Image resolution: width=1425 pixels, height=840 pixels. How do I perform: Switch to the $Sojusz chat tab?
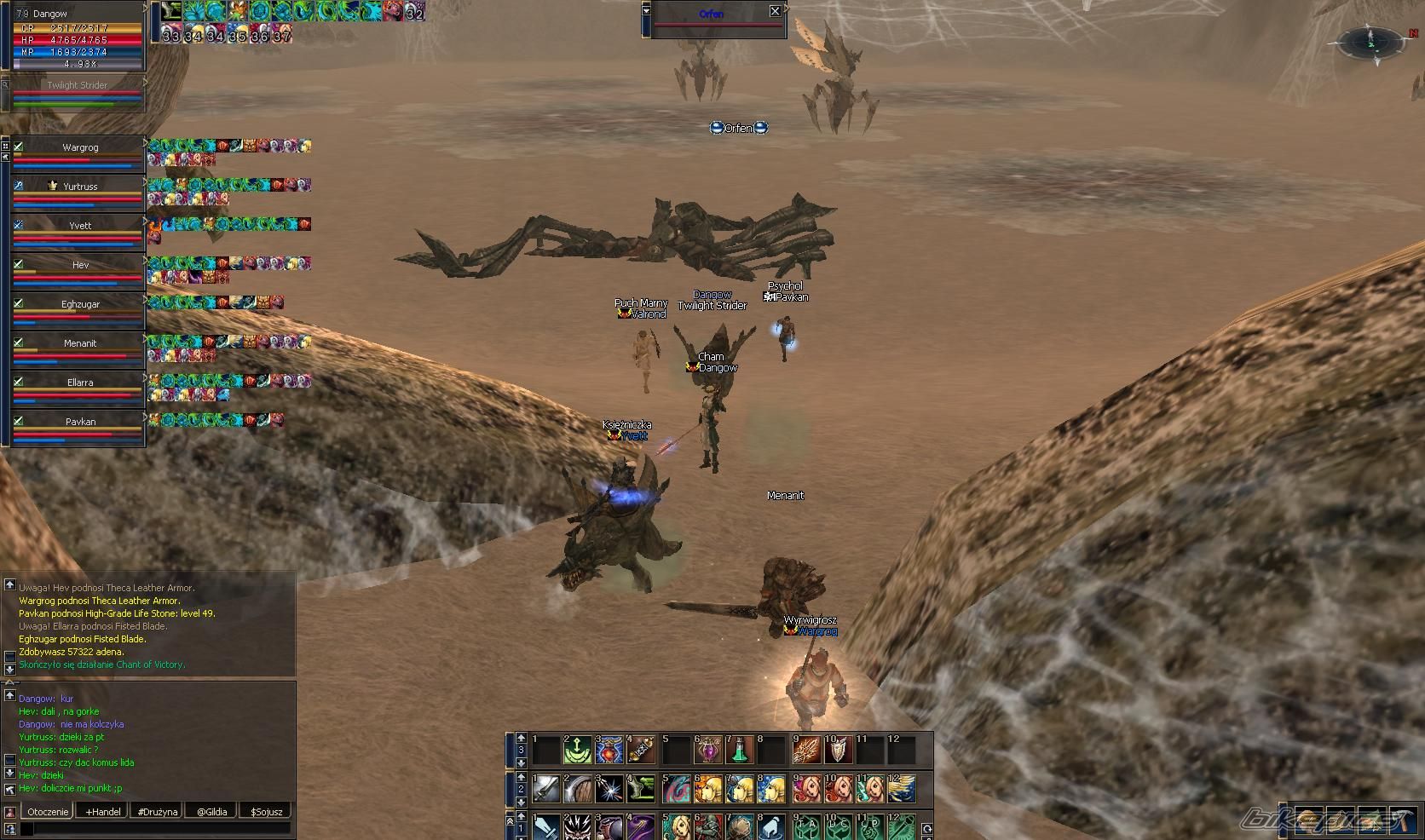[266, 812]
